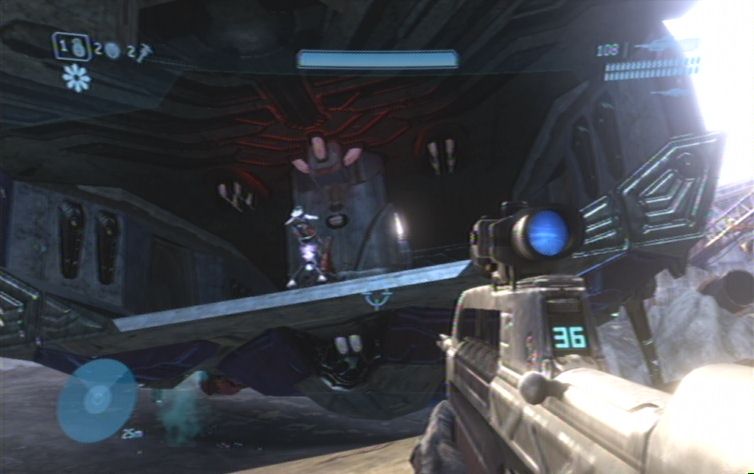Choose the spike grenade icon

pyautogui.click(x=146, y=49)
